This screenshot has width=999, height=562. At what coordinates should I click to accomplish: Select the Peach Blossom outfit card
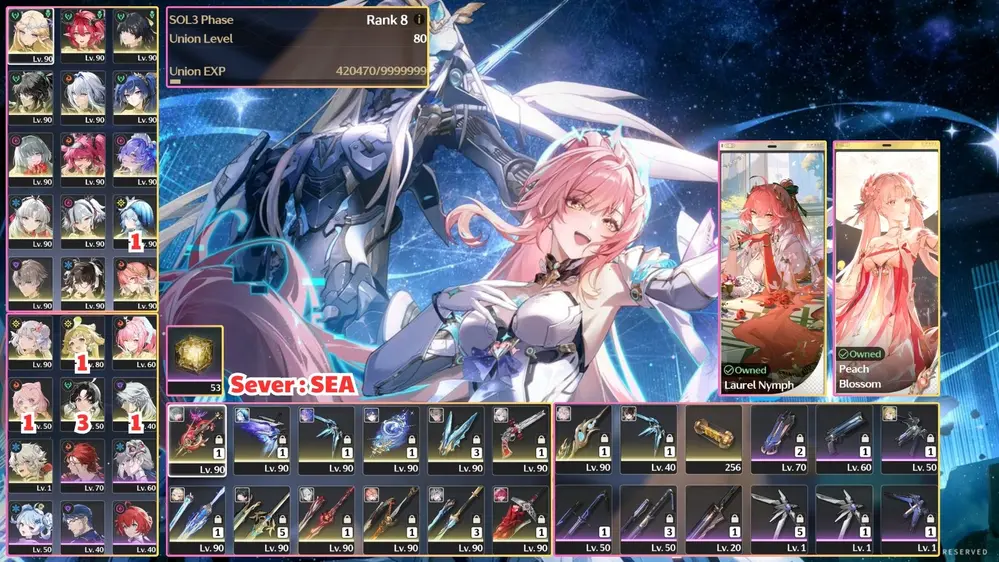885,267
